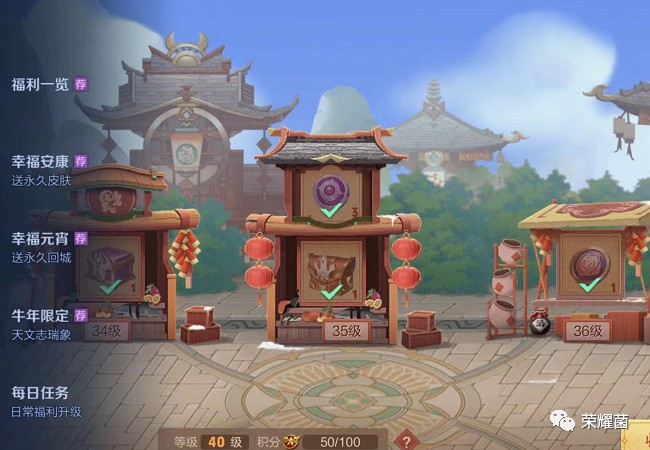Screen dimensions: 650x450
Task: Go to the 每日任务 daily tasks tab
Action: [x=40, y=393]
